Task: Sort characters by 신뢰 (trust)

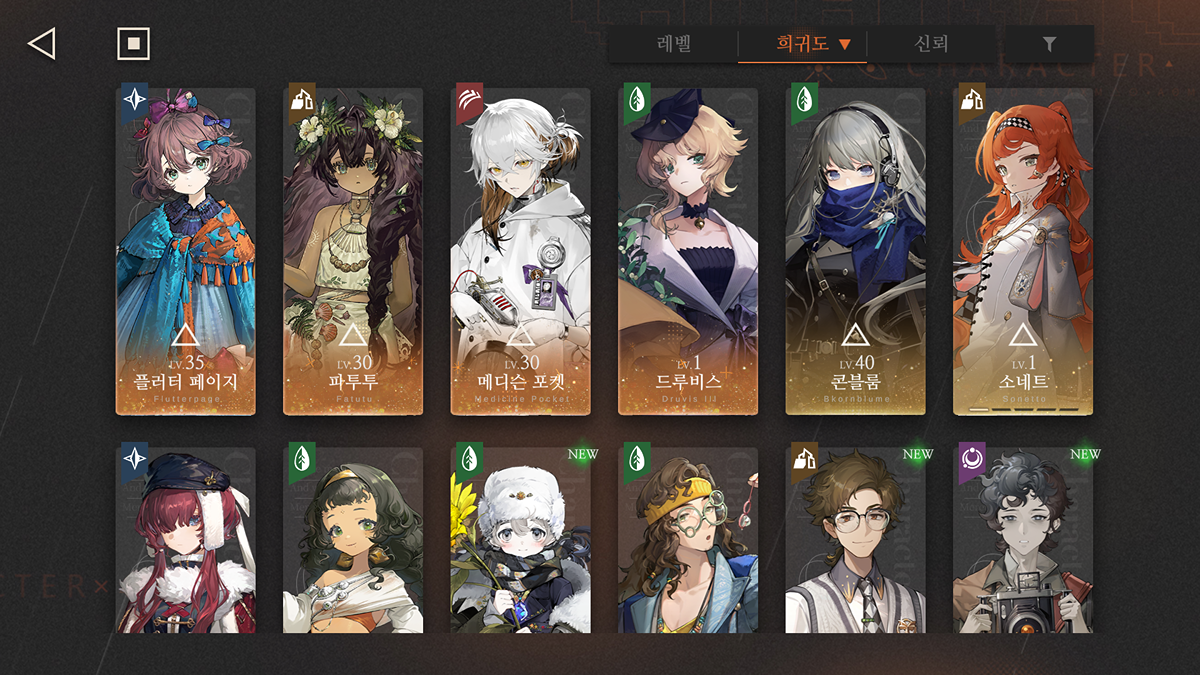Action: click(930, 44)
